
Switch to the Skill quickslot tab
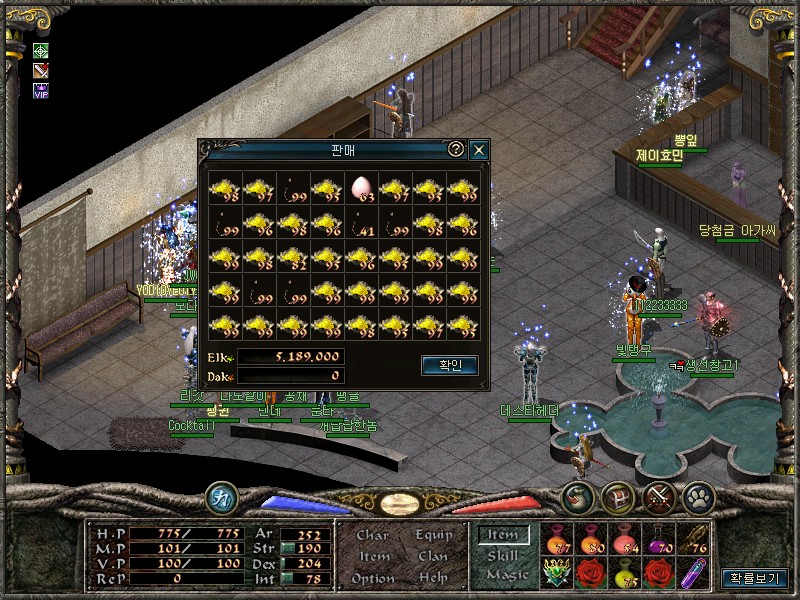(x=503, y=556)
